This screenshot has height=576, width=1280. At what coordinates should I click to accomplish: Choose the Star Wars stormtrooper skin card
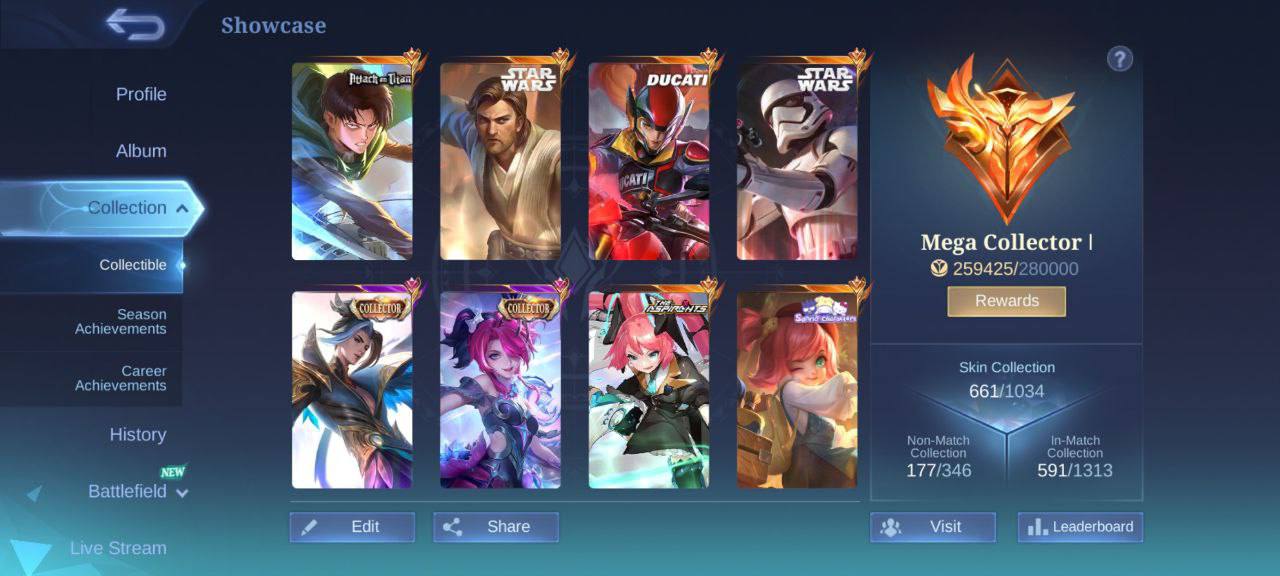click(797, 161)
